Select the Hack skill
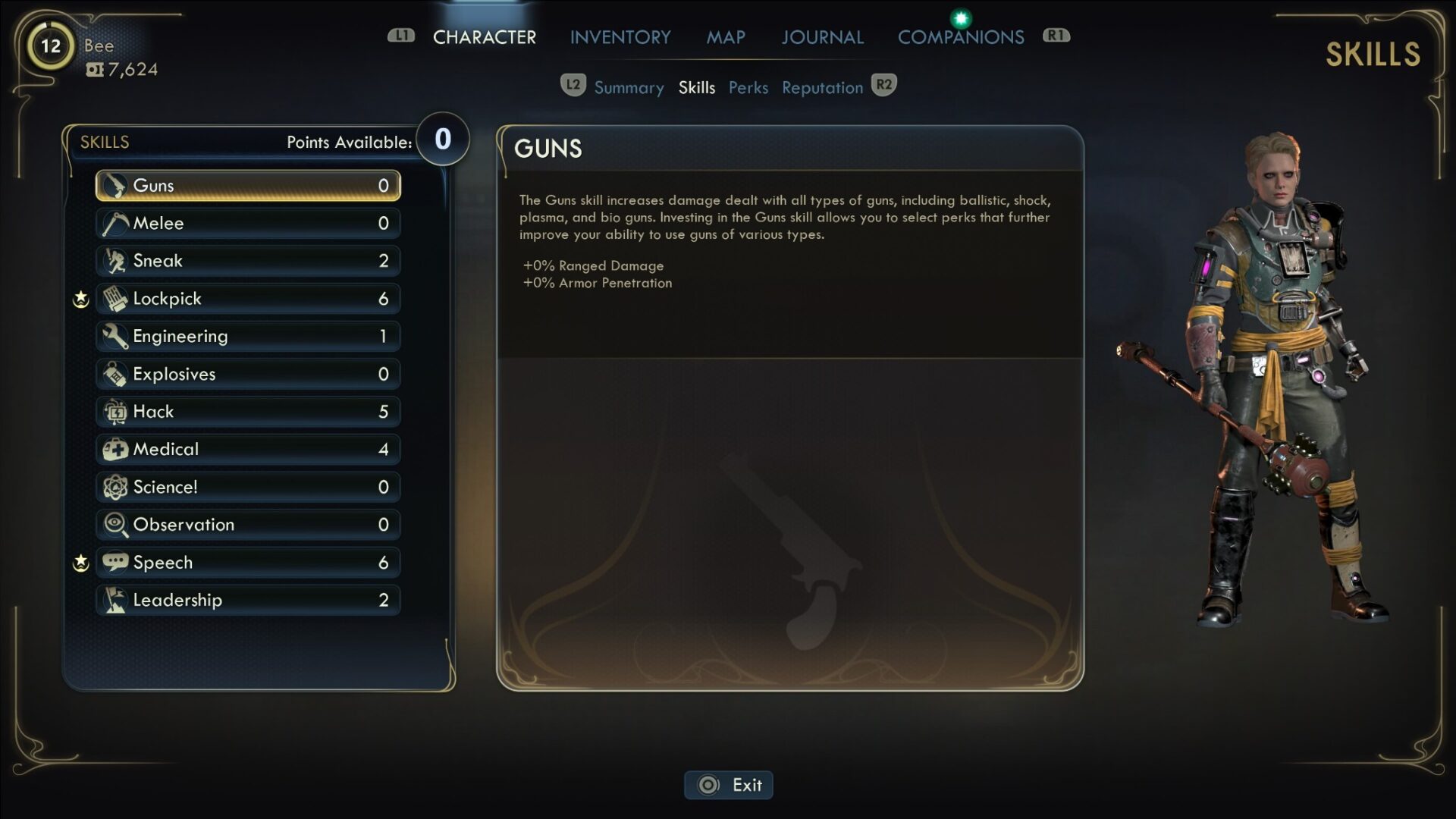The height and width of the screenshot is (819, 1456). click(248, 412)
